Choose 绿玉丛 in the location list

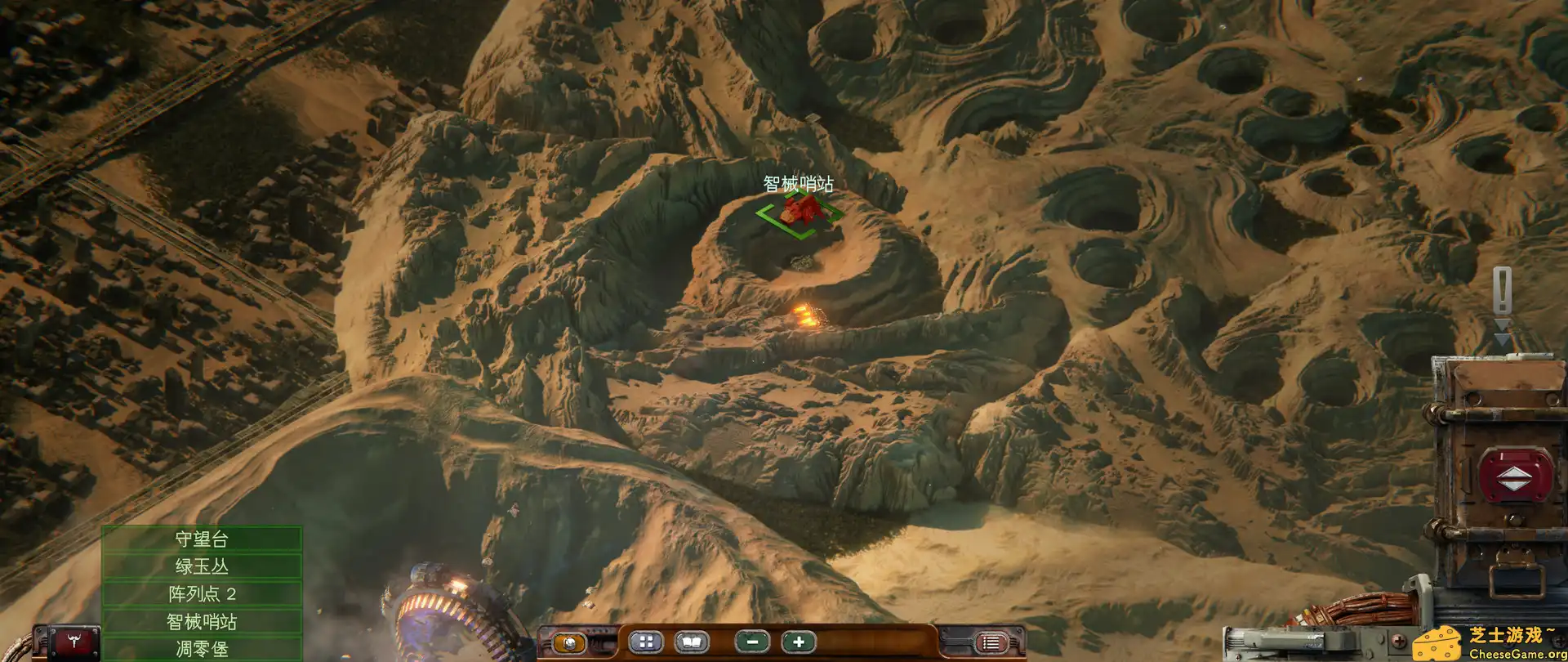(x=202, y=566)
